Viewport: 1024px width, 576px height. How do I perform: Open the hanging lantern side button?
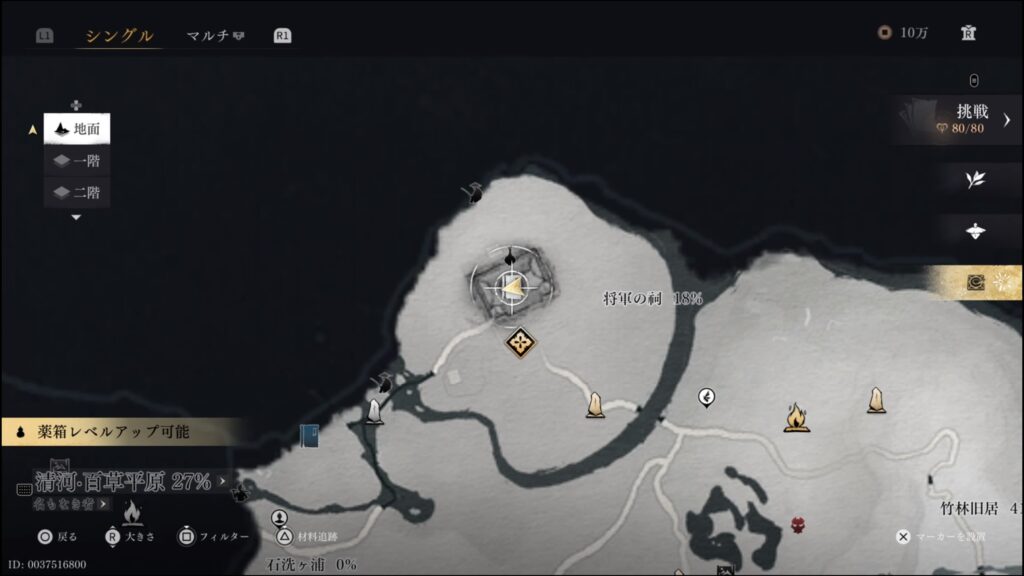pyautogui.click(x=975, y=231)
